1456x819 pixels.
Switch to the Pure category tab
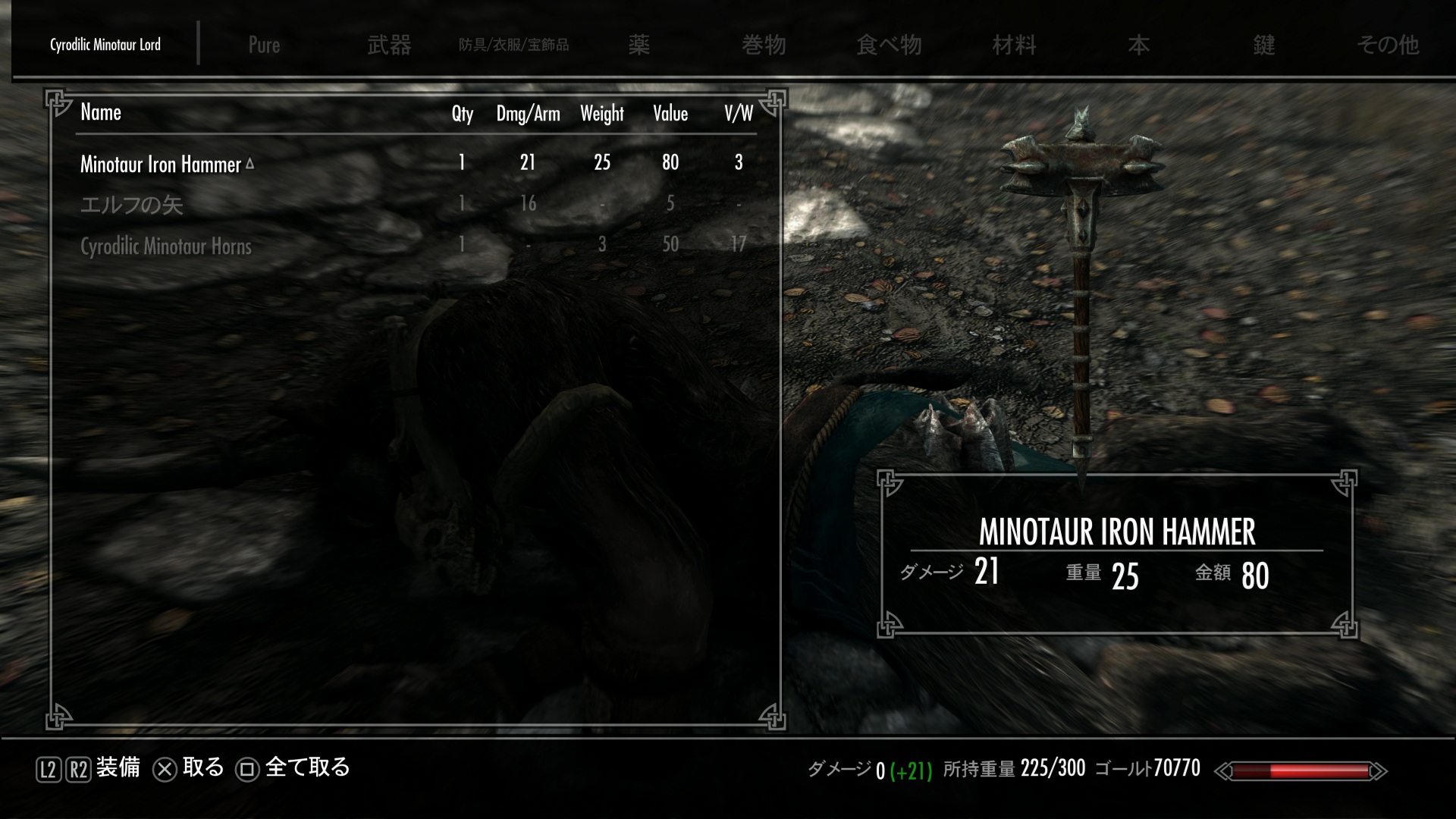[264, 45]
